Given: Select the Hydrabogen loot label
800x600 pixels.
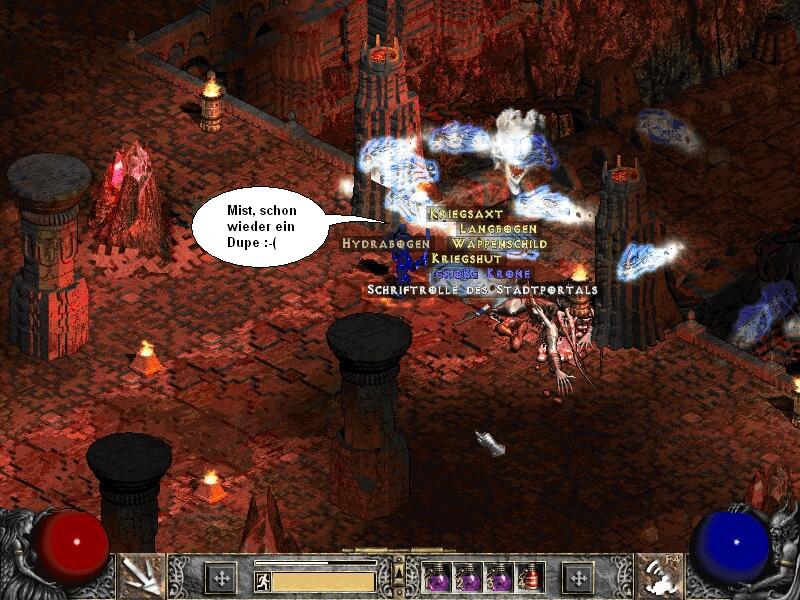Looking at the screenshot, I should point(386,243).
